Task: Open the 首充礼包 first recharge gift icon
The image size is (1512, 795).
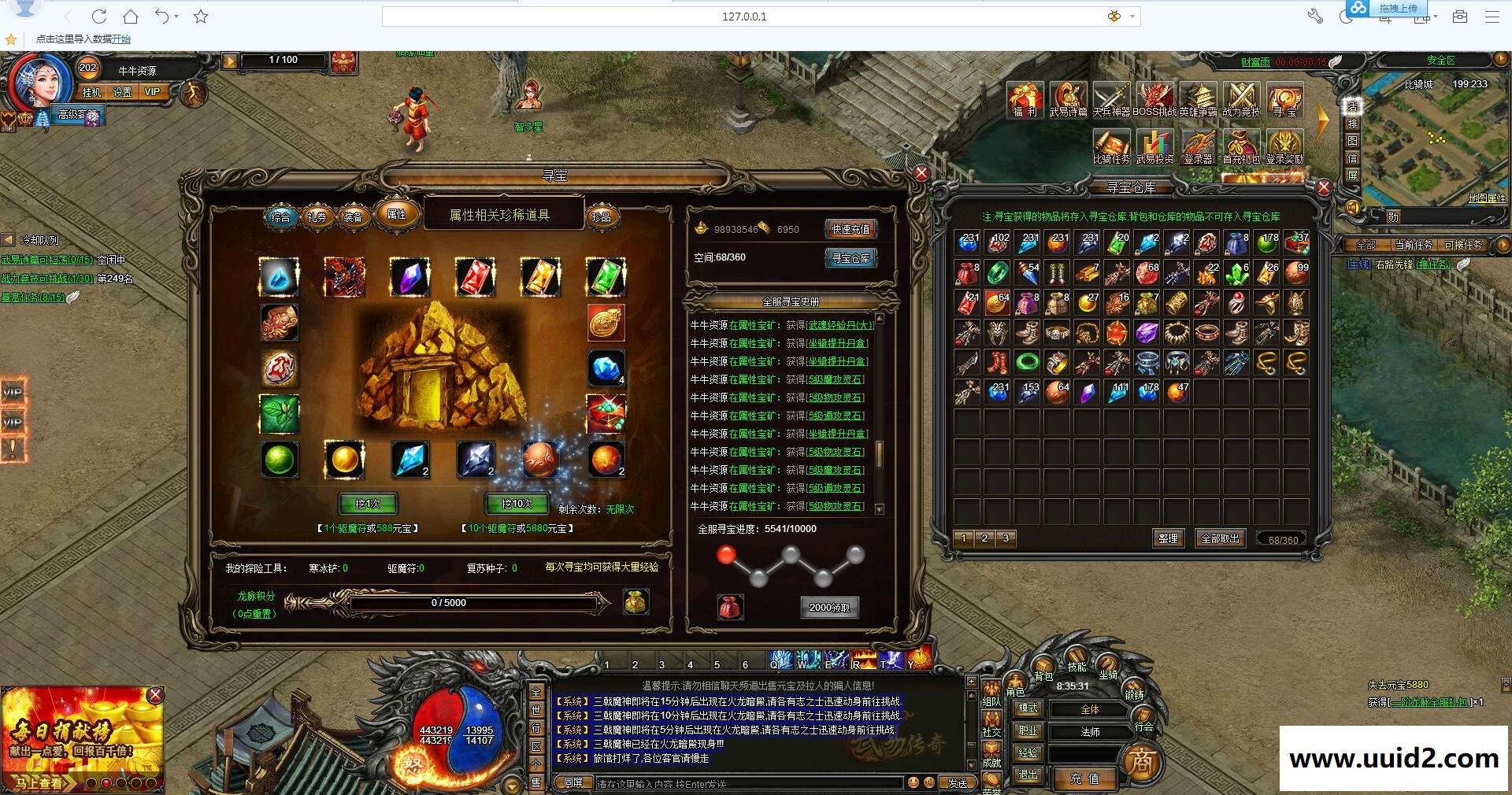Action: tap(1240, 146)
